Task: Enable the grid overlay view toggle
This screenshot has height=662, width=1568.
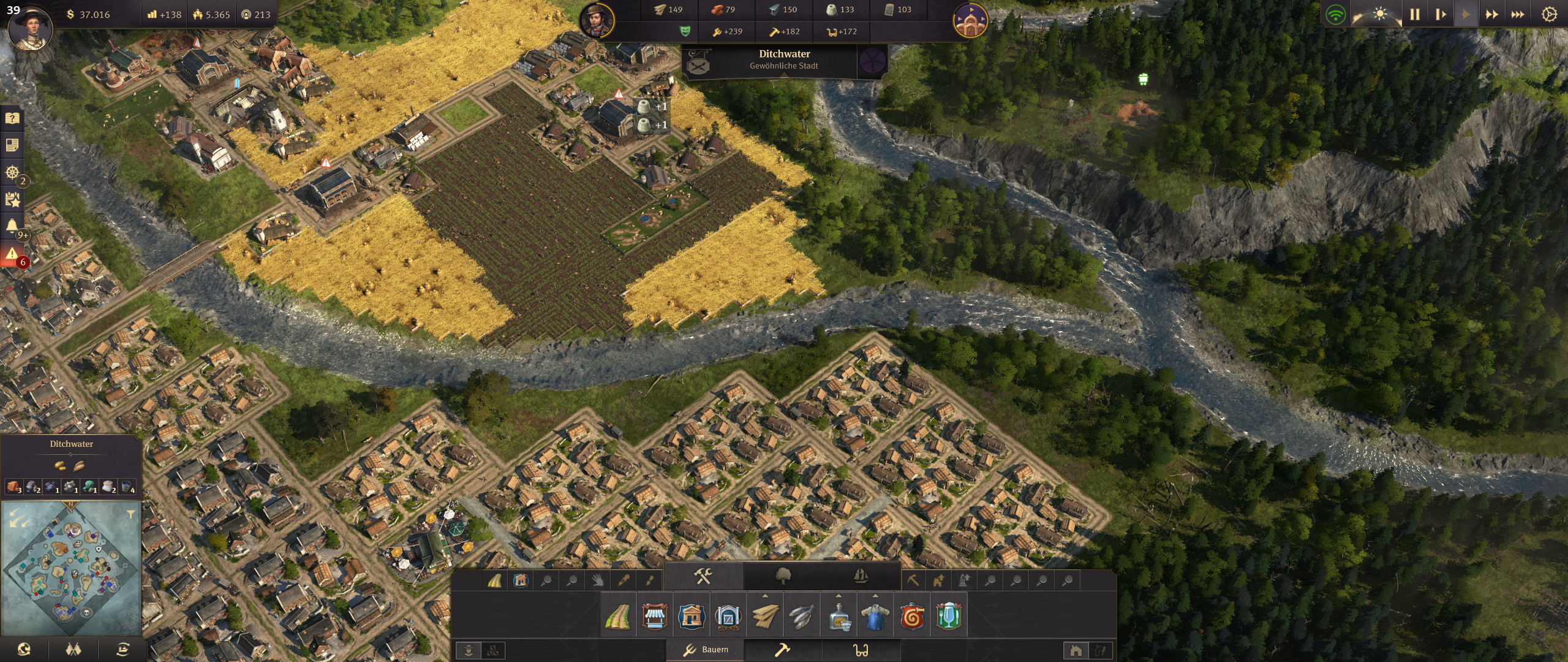Action: [x=493, y=652]
